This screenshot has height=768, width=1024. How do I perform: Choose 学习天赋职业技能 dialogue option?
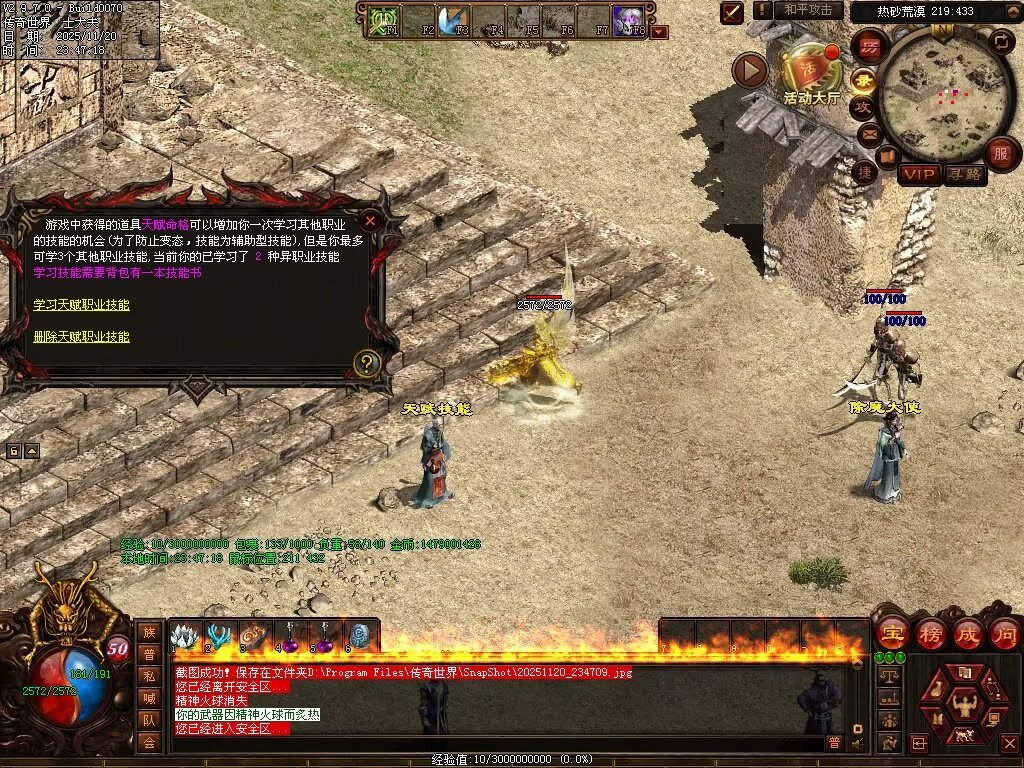pyautogui.click(x=81, y=305)
